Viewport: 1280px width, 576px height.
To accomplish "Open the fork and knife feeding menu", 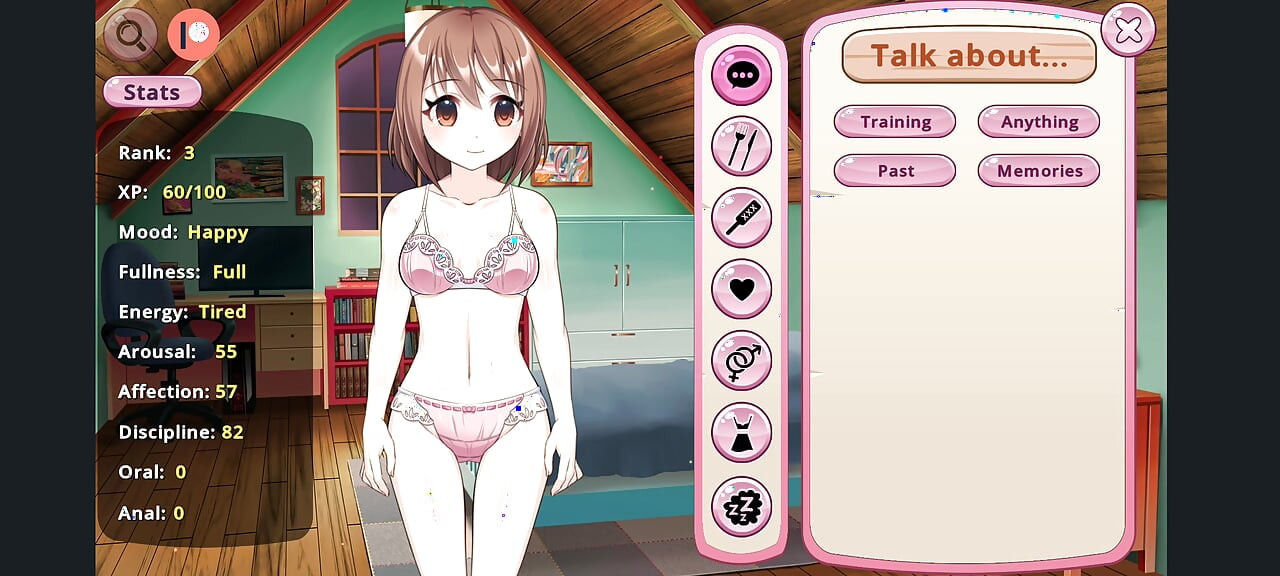I will pyautogui.click(x=741, y=146).
